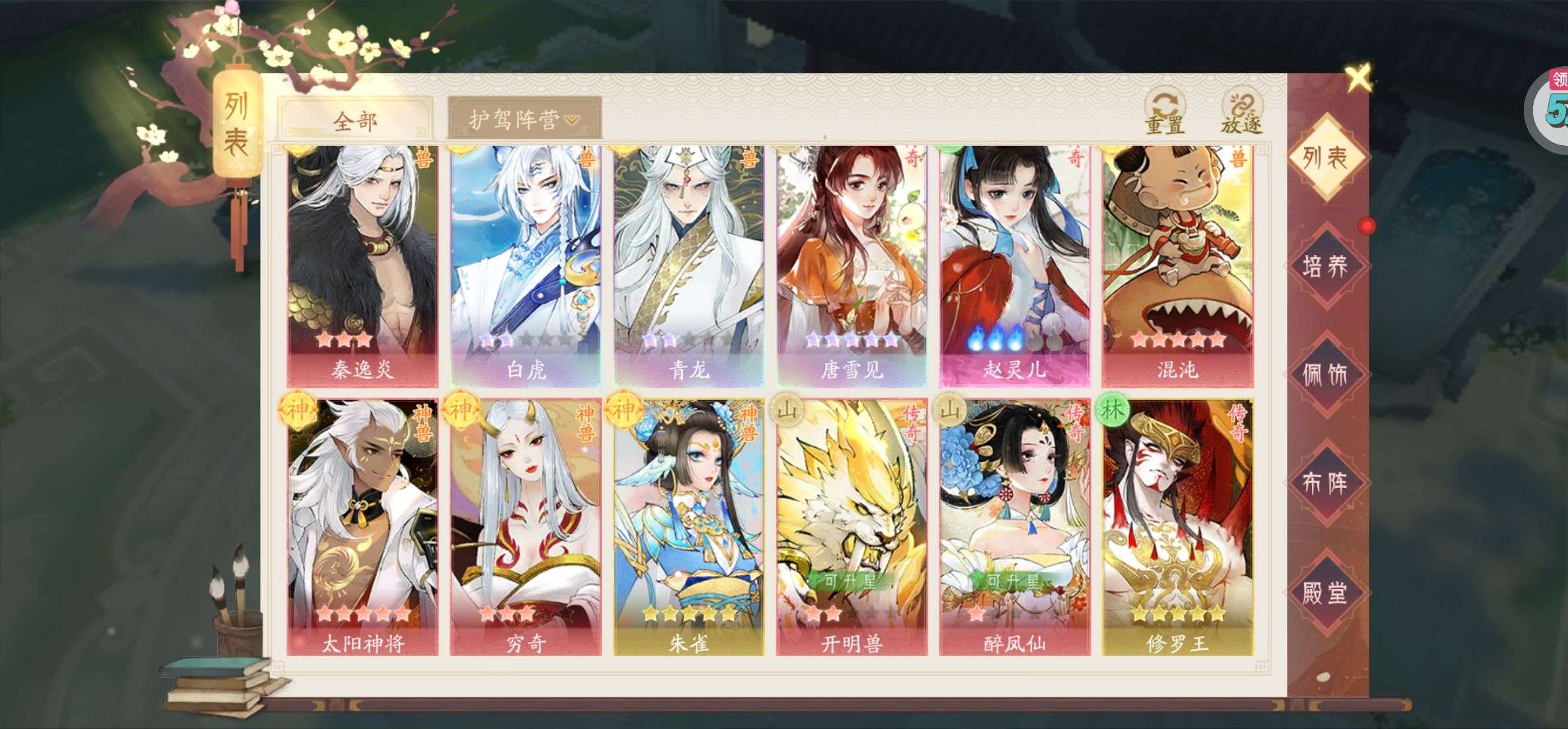Open the 放逐 banish button
The image size is (1568, 729).
pos(1241,114)
